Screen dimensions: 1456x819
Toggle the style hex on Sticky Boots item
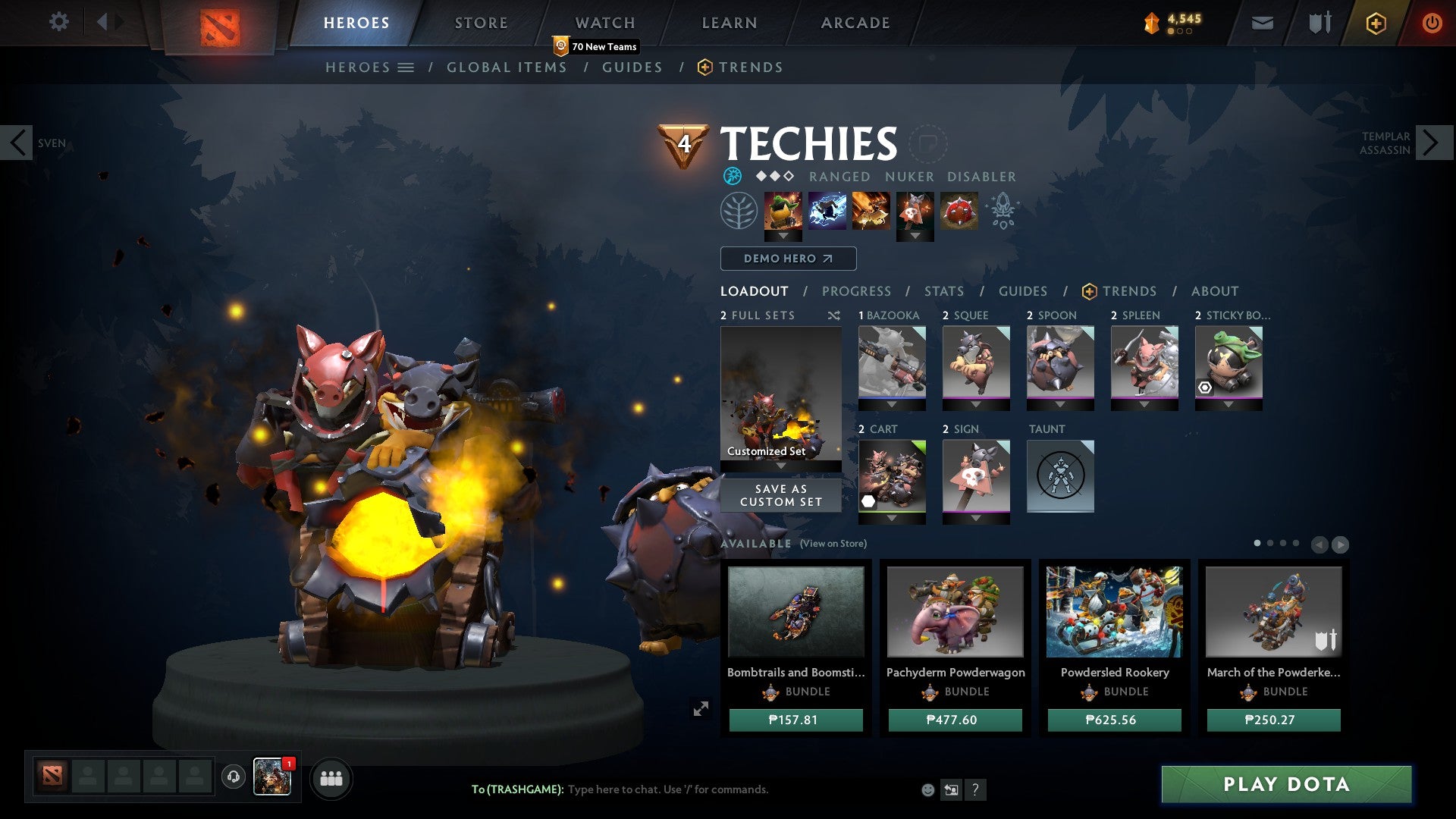tap(1204, 389)
